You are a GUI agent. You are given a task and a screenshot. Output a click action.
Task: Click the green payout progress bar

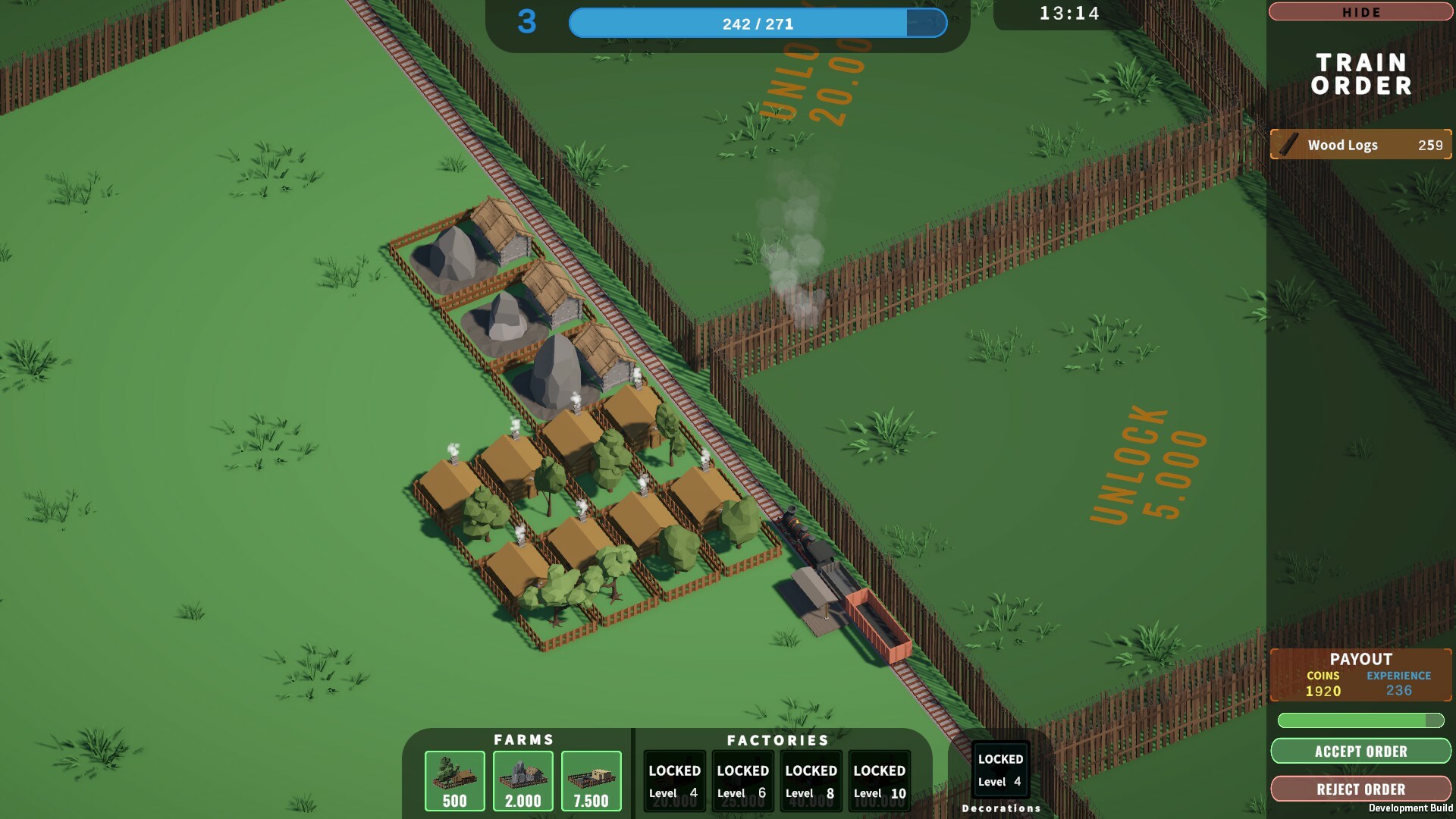(x=1360, y=722)
